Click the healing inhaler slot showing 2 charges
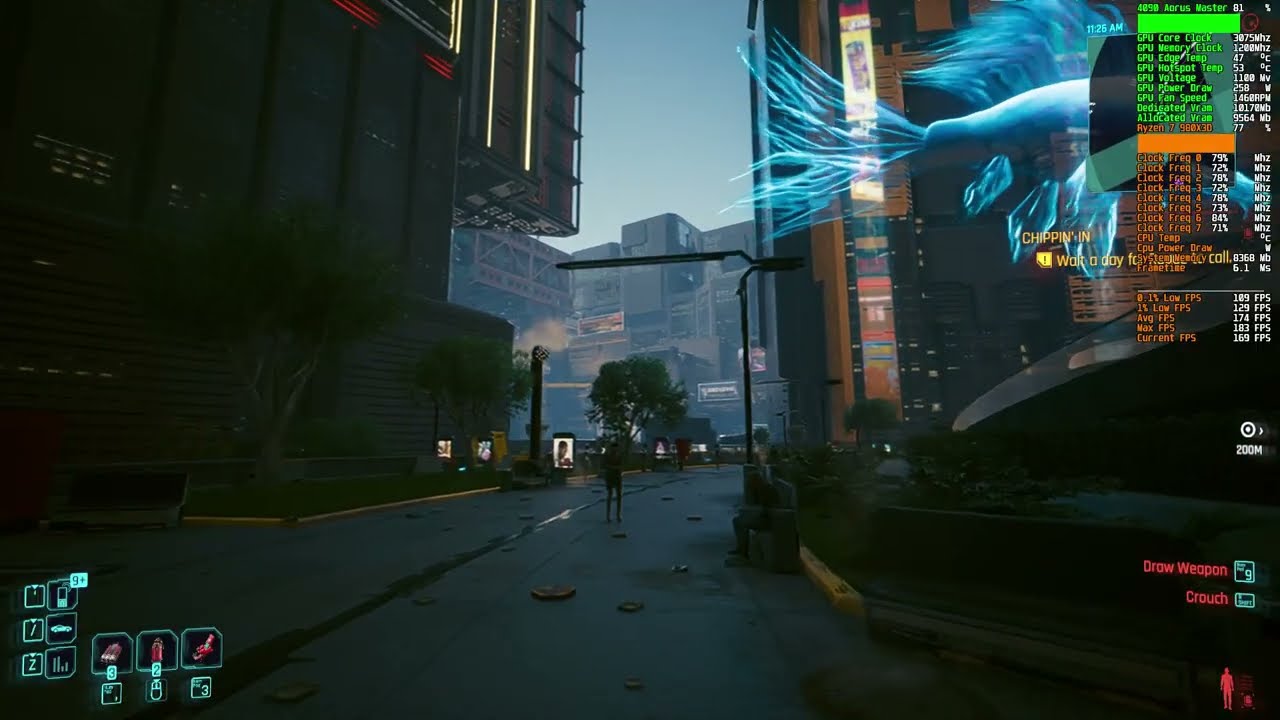 coord(157,648)
